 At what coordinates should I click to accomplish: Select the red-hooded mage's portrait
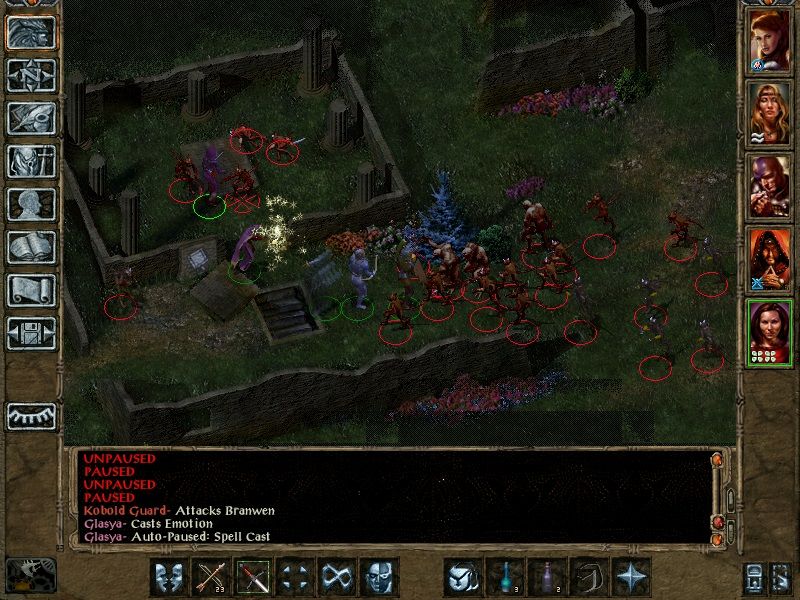point(768,259)
